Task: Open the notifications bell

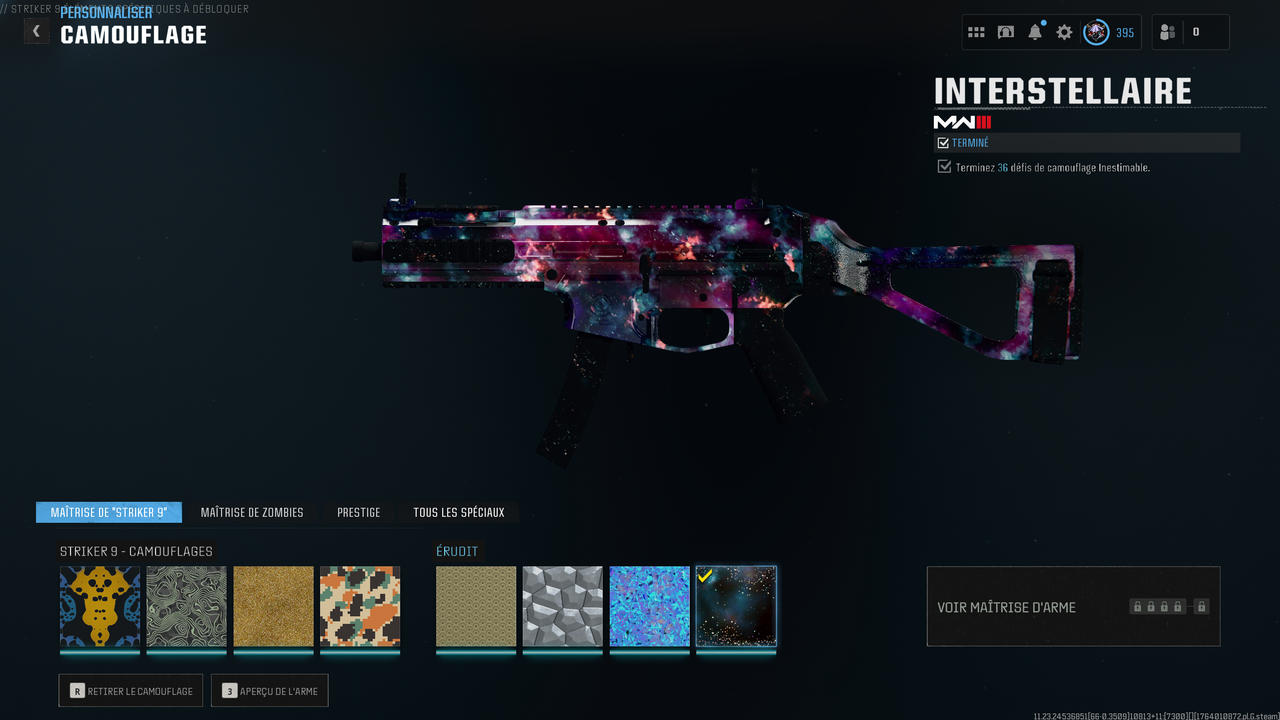Action: pyautogui.click(x=1035, y=32)
